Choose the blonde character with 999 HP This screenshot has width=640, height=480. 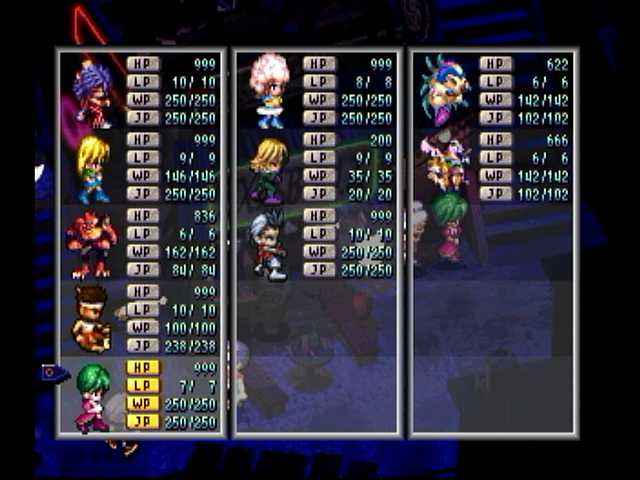point(92,169)
